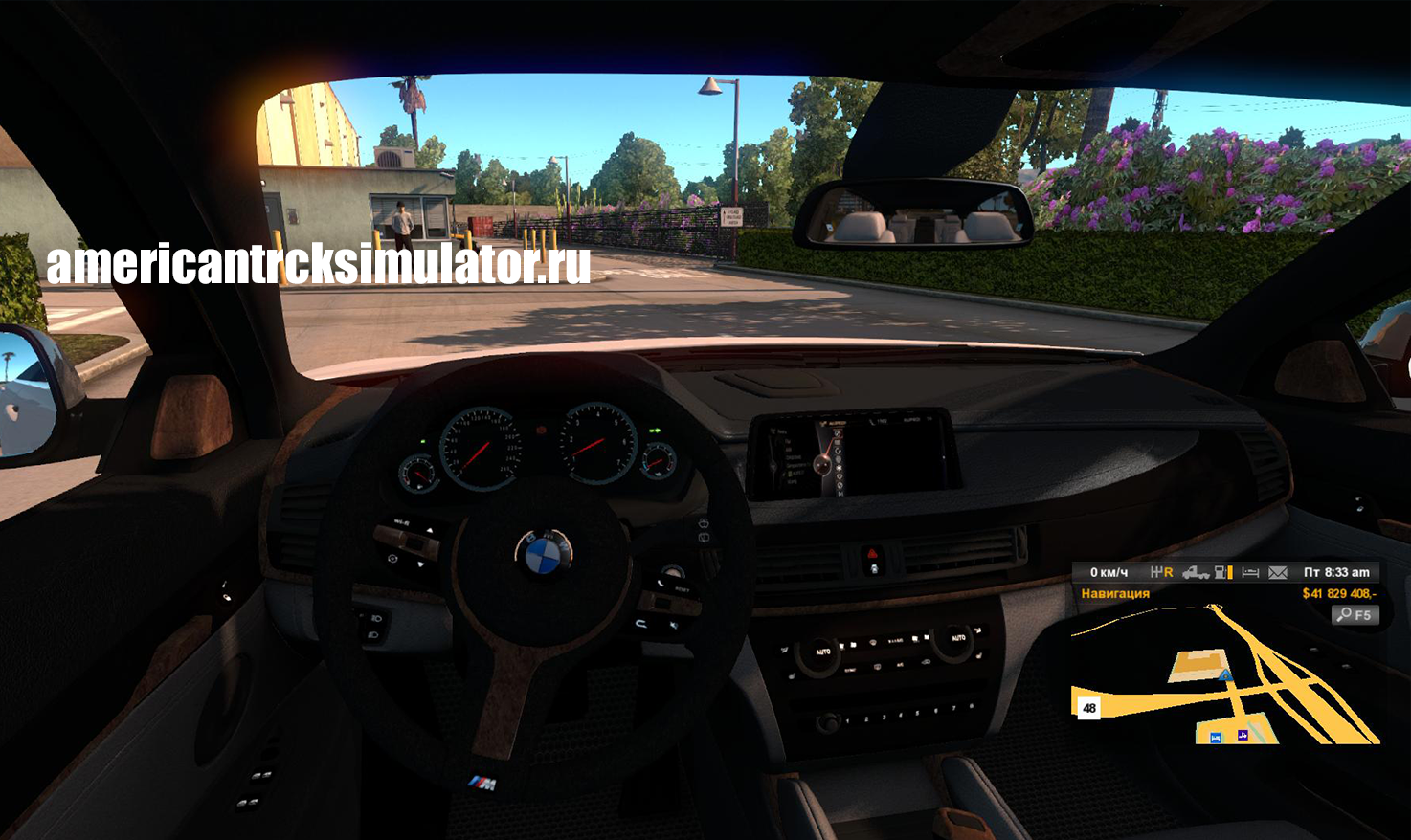Check the truck damage icon
1411x840 pixels.
[x=1195, y=572]
